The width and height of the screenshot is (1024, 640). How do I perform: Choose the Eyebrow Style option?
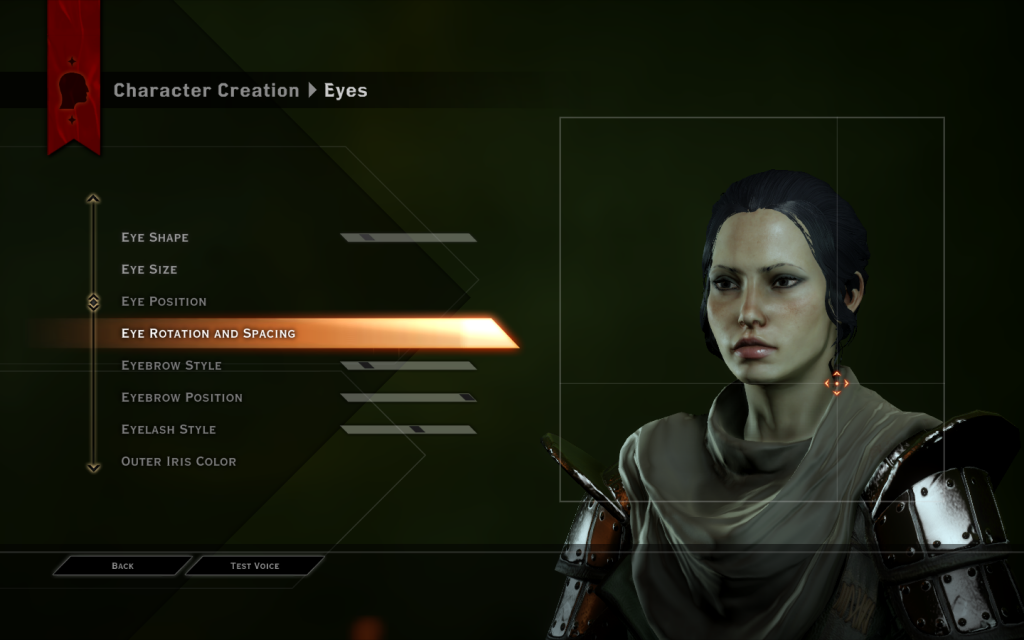click(171, 366)
